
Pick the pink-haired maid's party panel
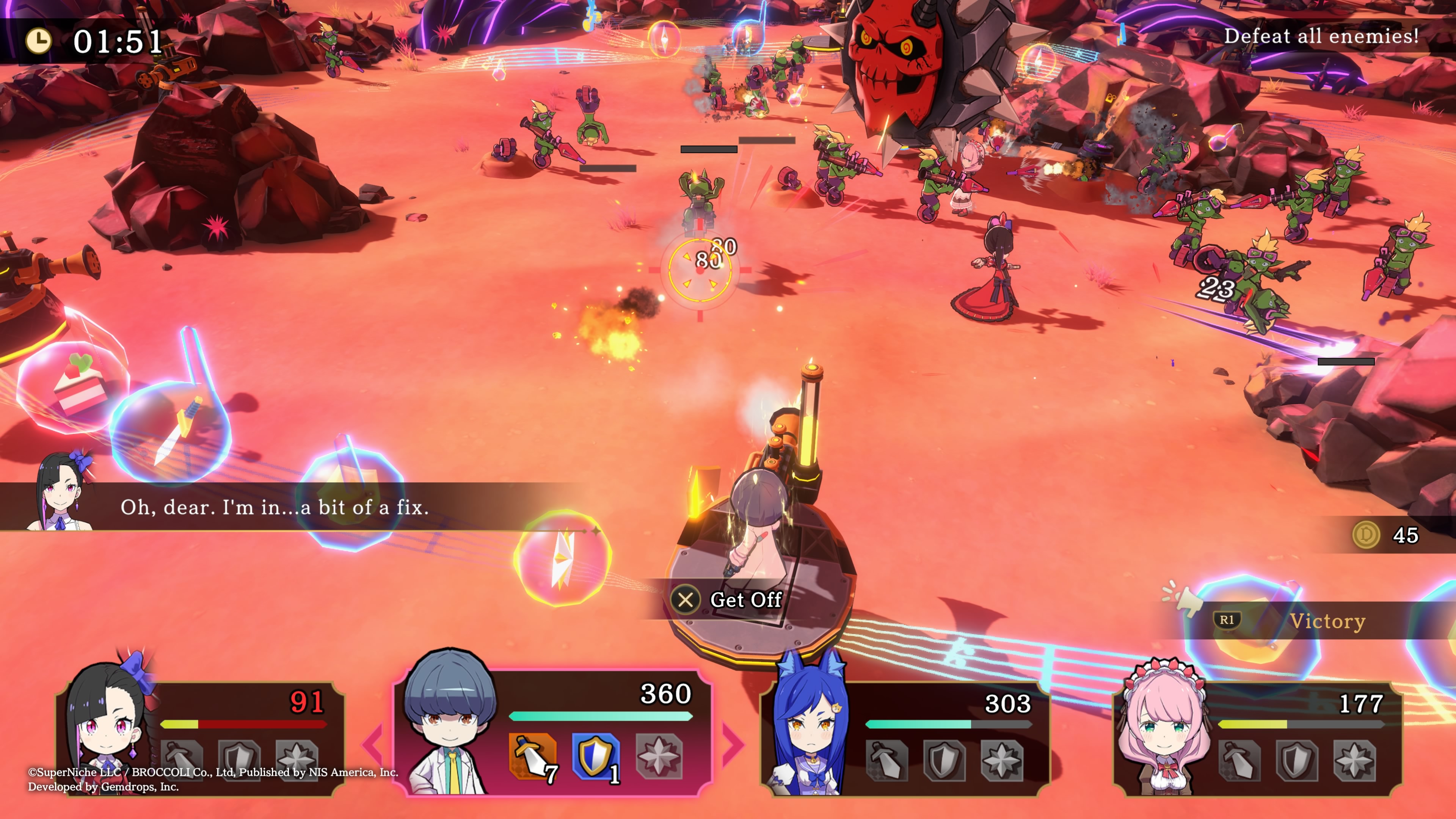(1258, 737)
